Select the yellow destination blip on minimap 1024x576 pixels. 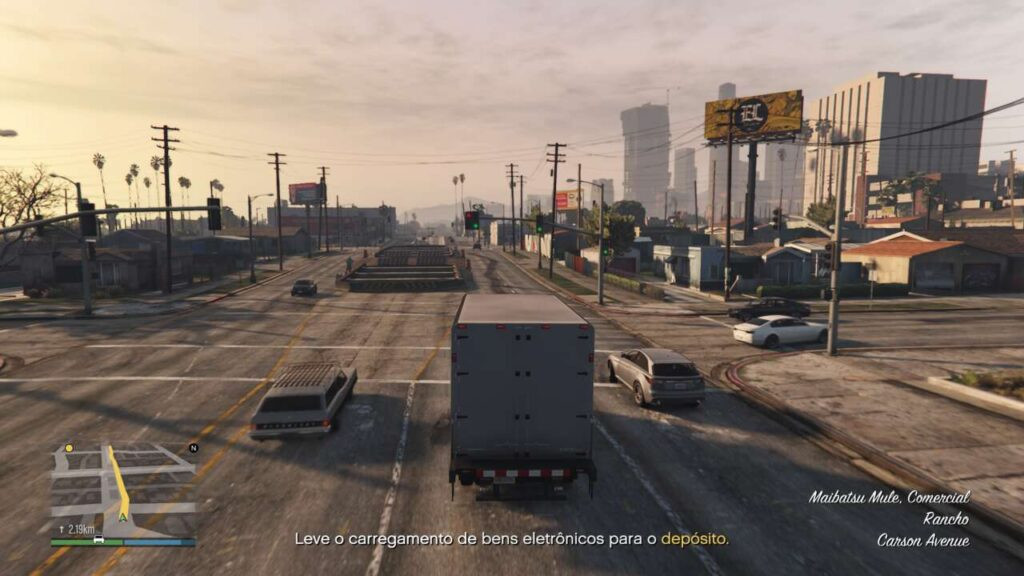[70, 448]
